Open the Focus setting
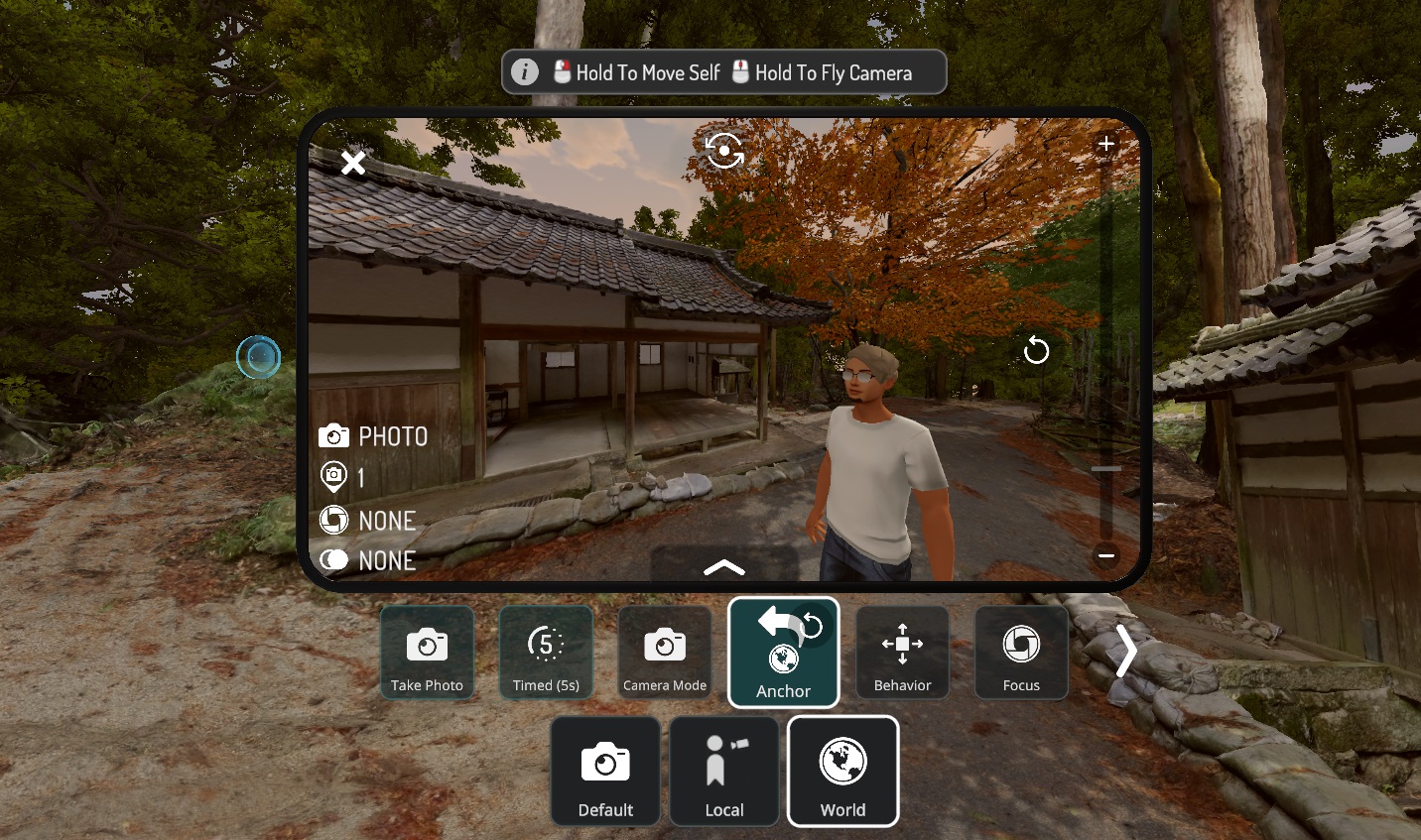The image size is (1421, 840). [x=1021, y=654]
